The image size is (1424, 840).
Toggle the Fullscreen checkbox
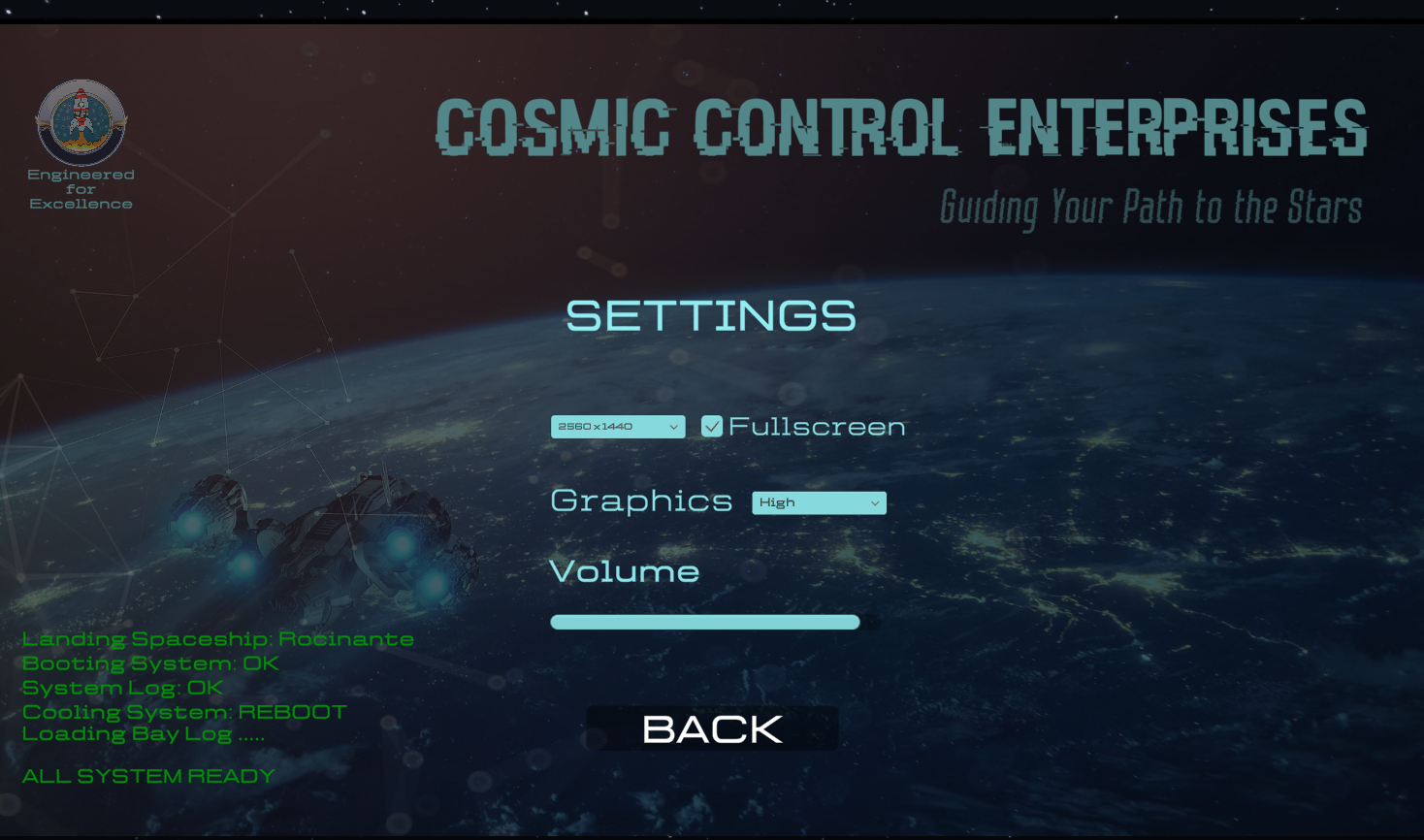(712, 427)
